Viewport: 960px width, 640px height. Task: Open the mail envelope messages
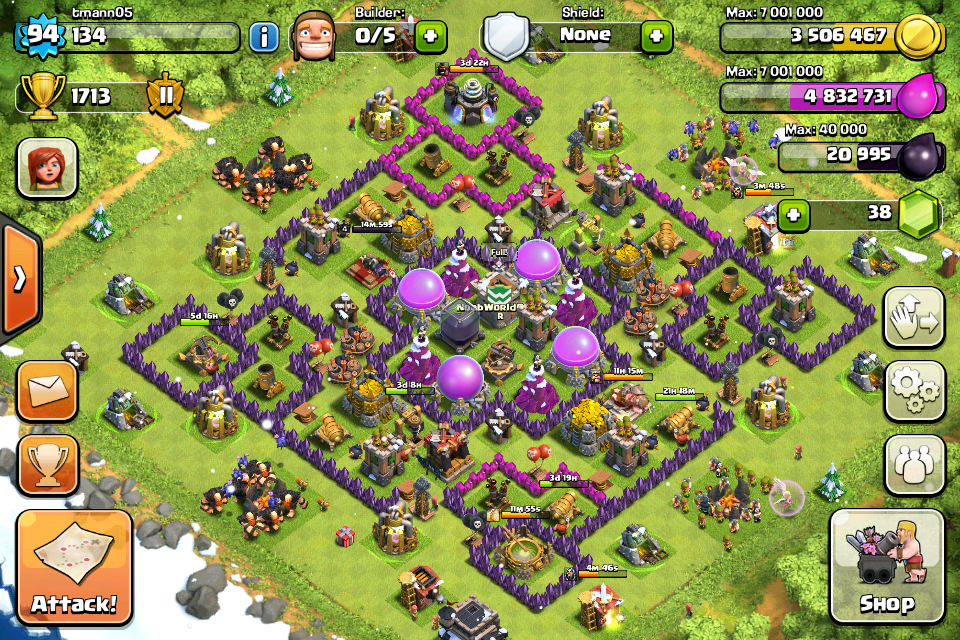coord(46,390)
